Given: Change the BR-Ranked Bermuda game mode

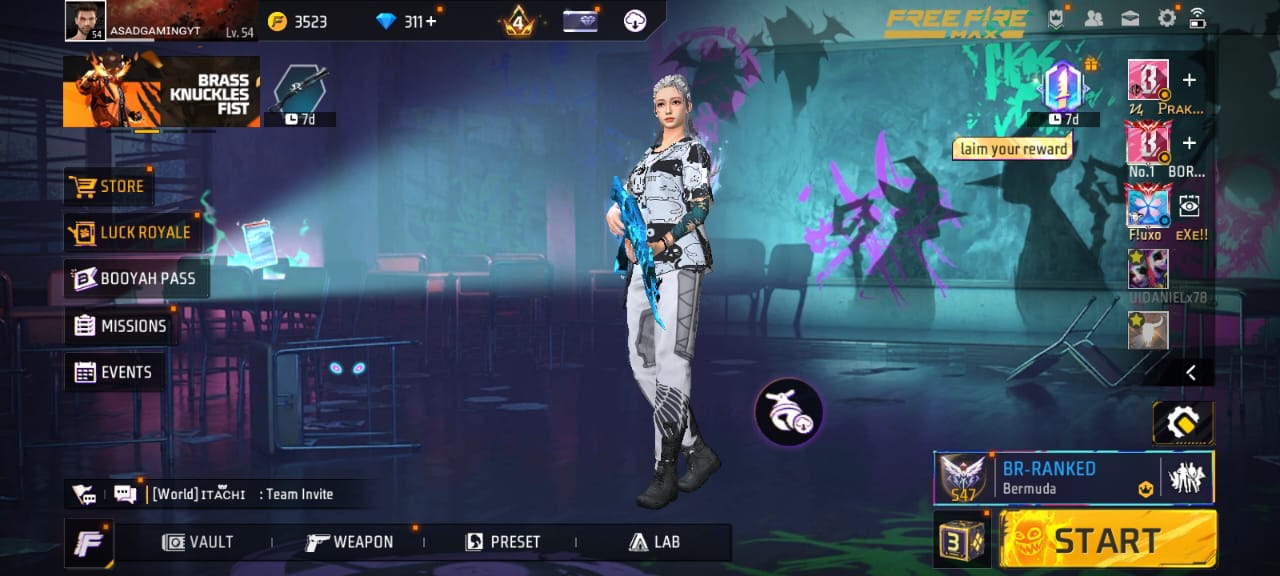Looking at the screenshot, I should click(x=1046, y=477).
